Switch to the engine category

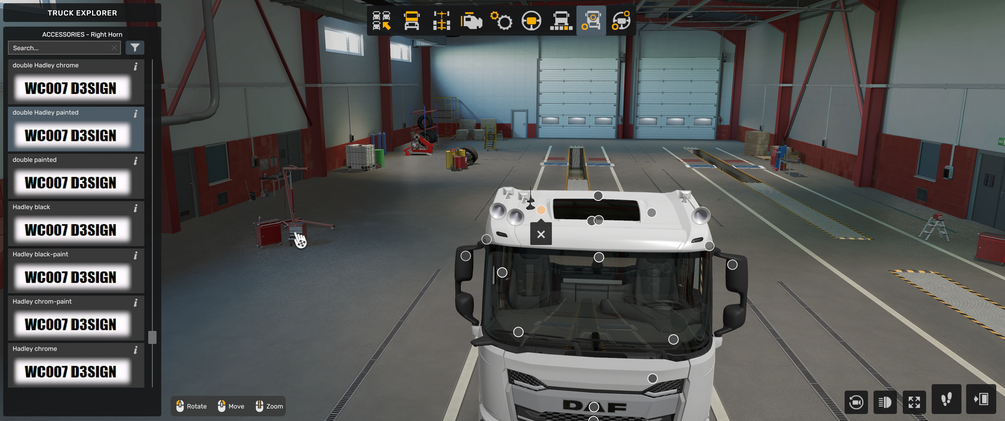tap(471, 21)
